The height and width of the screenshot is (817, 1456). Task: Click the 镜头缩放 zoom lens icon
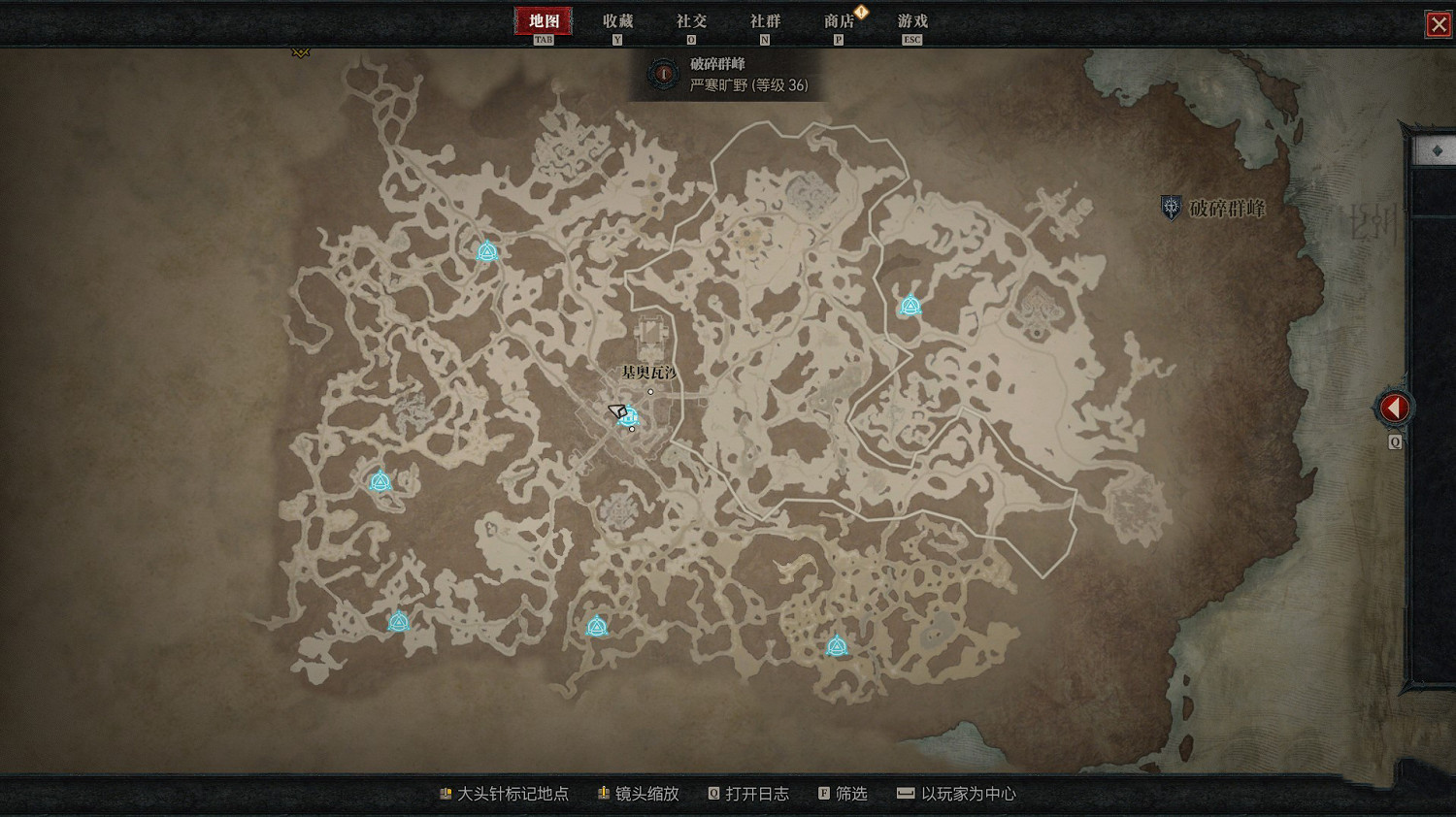(x=602, y=793)
